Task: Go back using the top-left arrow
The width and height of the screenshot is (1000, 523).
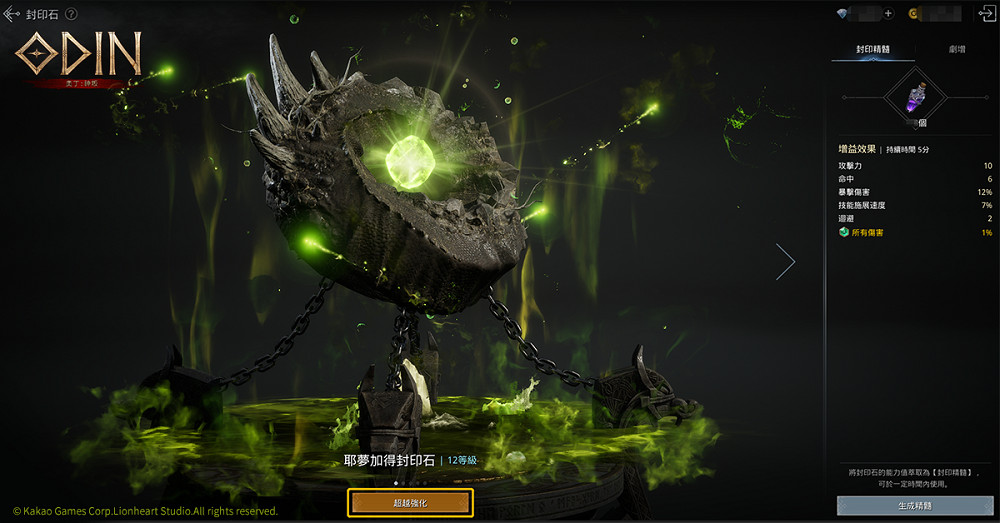Action: click(x=12, y=15)
